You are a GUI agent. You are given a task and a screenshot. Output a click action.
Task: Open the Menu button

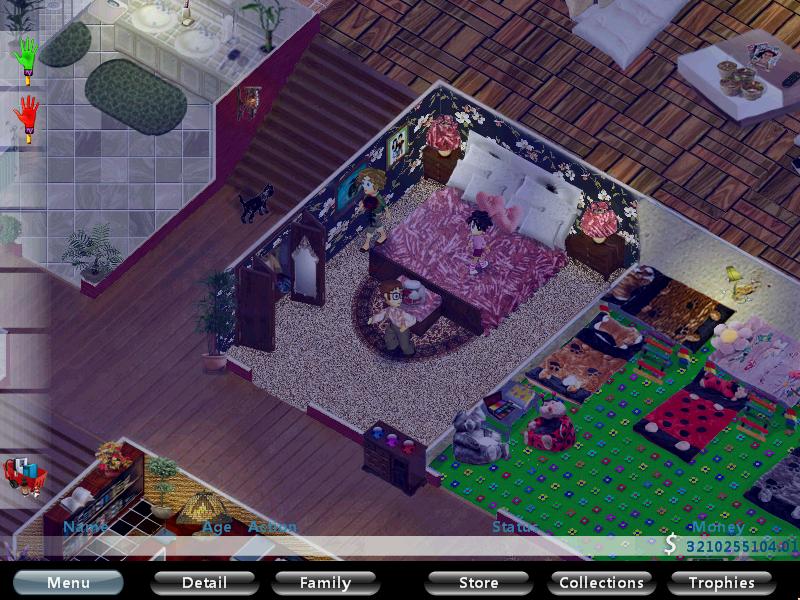click(68, 582)
